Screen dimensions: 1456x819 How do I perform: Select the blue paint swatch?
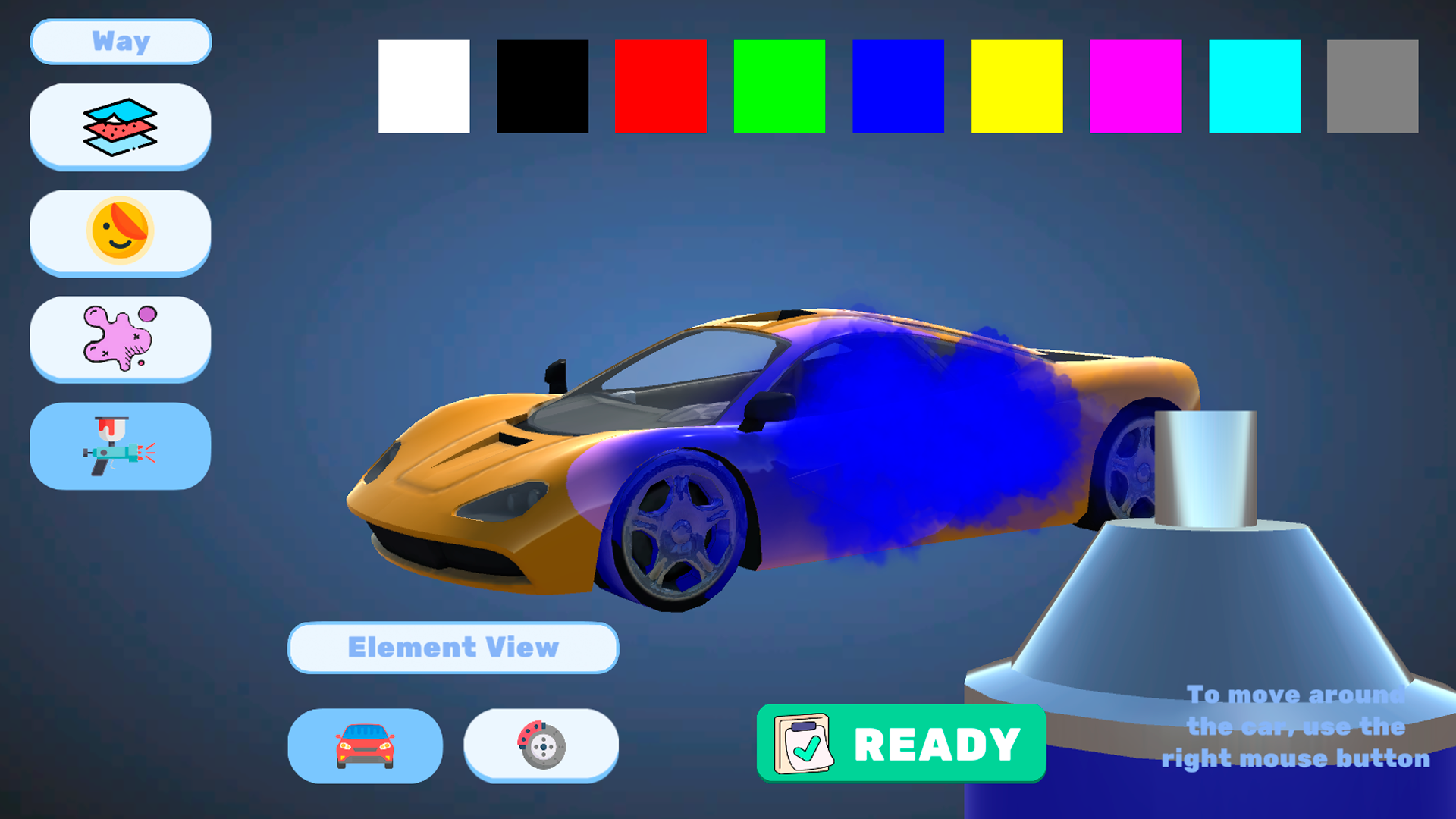point(898,86)
